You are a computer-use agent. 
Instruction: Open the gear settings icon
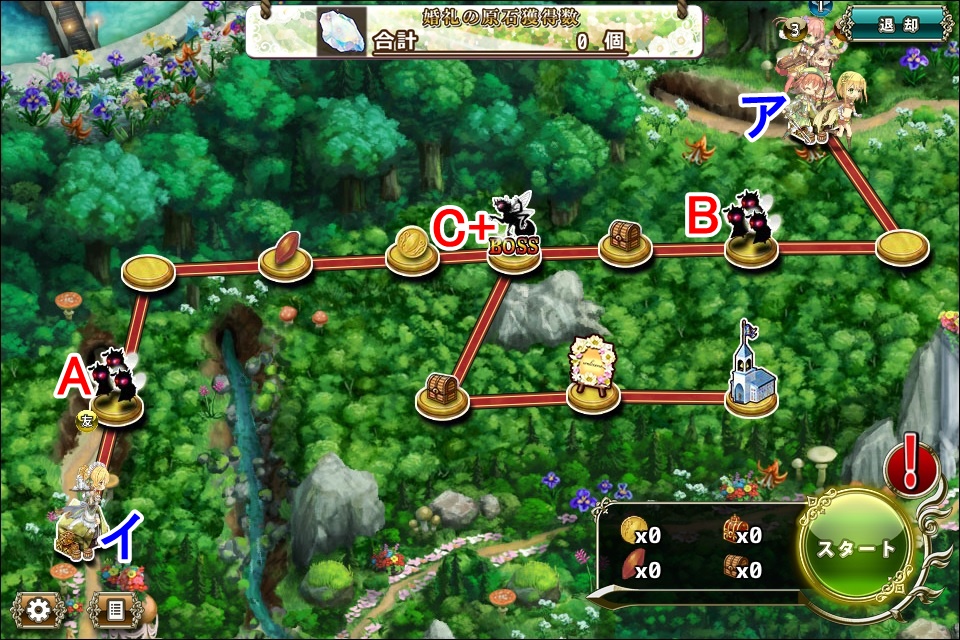pos(39,609)
